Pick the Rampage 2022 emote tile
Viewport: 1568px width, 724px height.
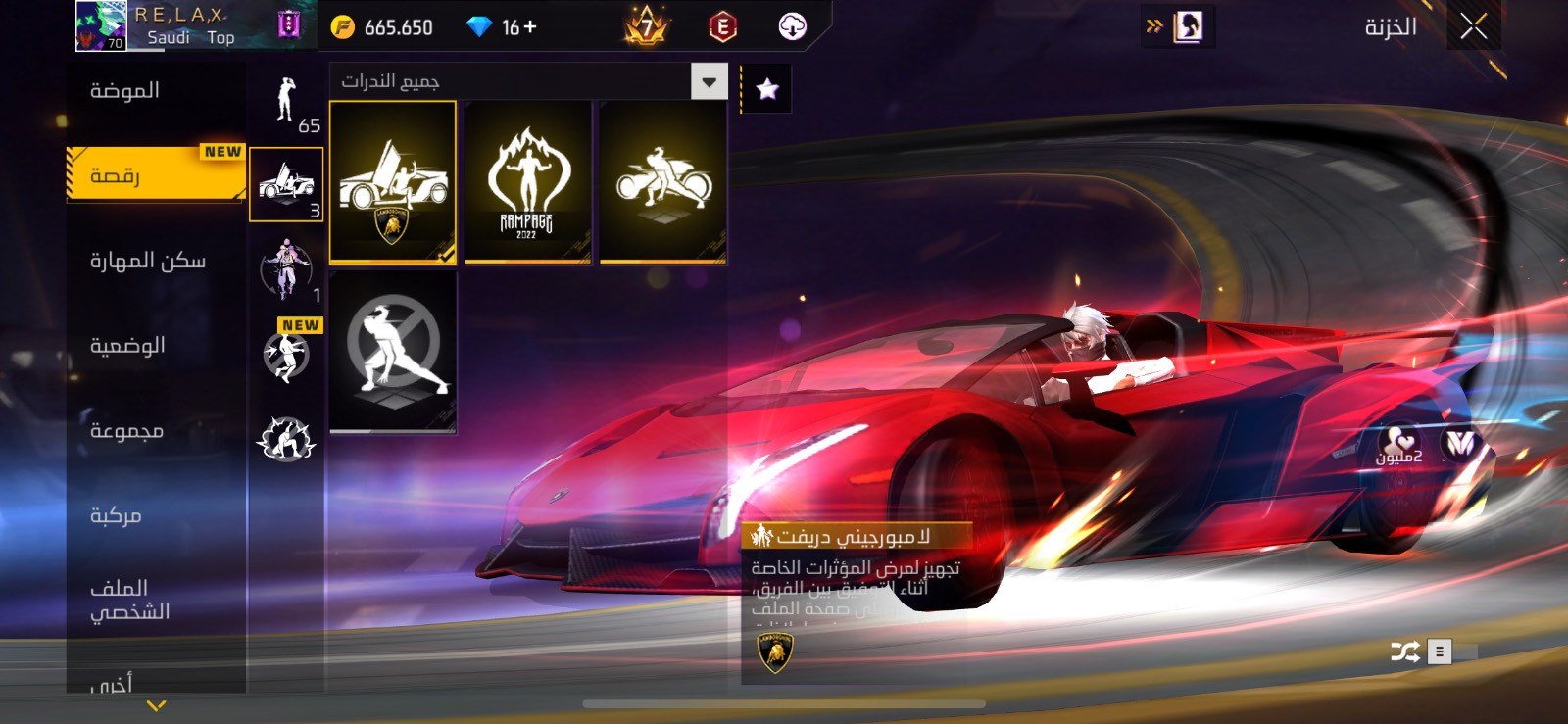pyautogui.click(x=527, y=182)
